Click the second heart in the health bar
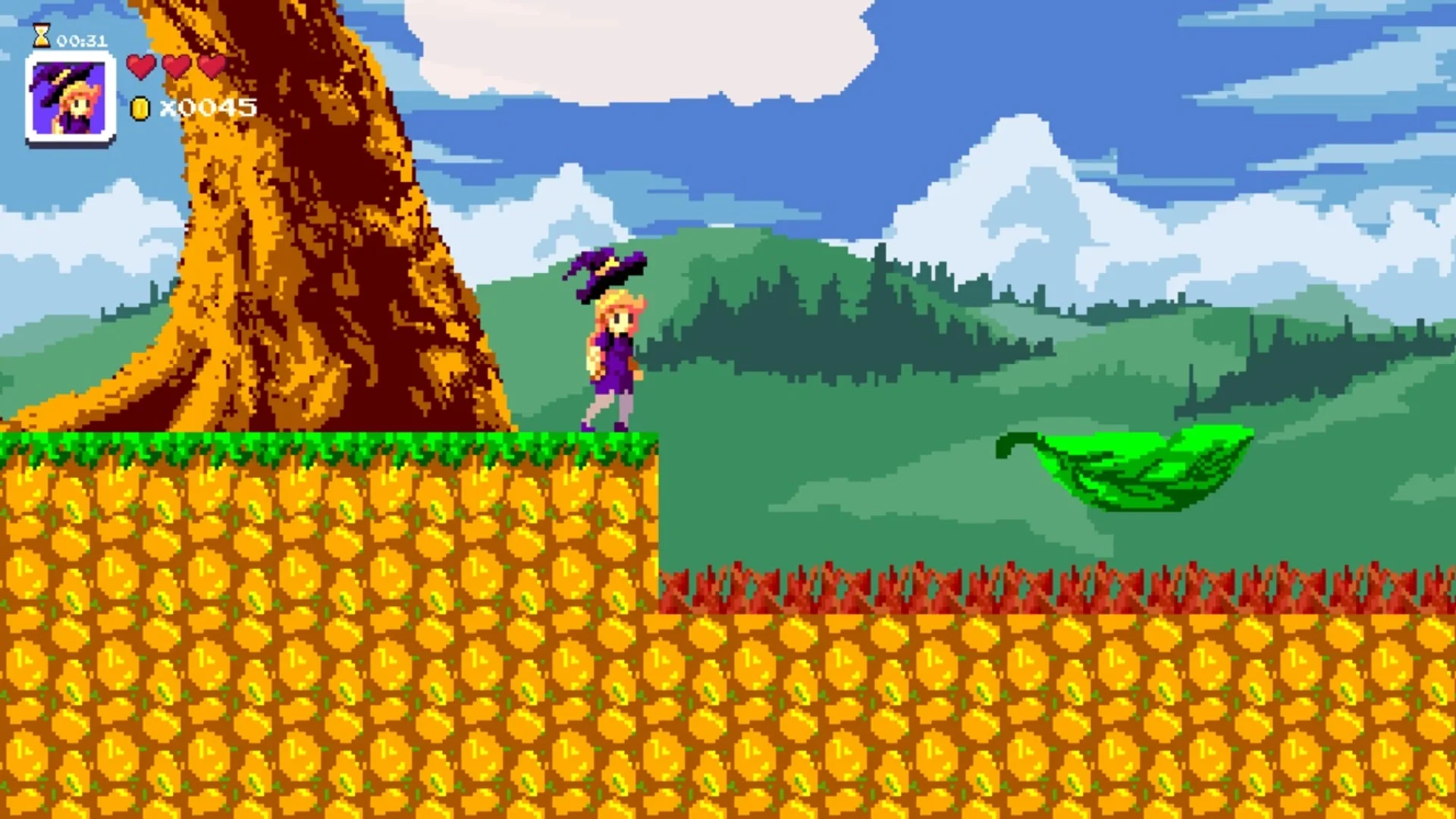The height and width of the screenshot is (819, 1456). pos(177,67)
